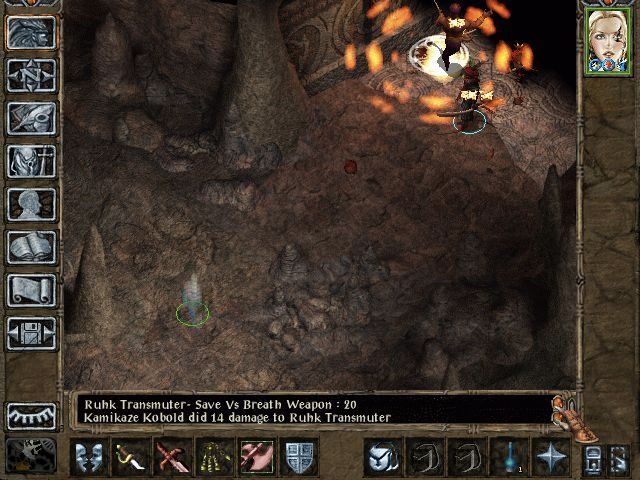Open the area map with the compass button
Viewport: 640px width, 480px height.
pyautogui.click(x=32, y=75)
